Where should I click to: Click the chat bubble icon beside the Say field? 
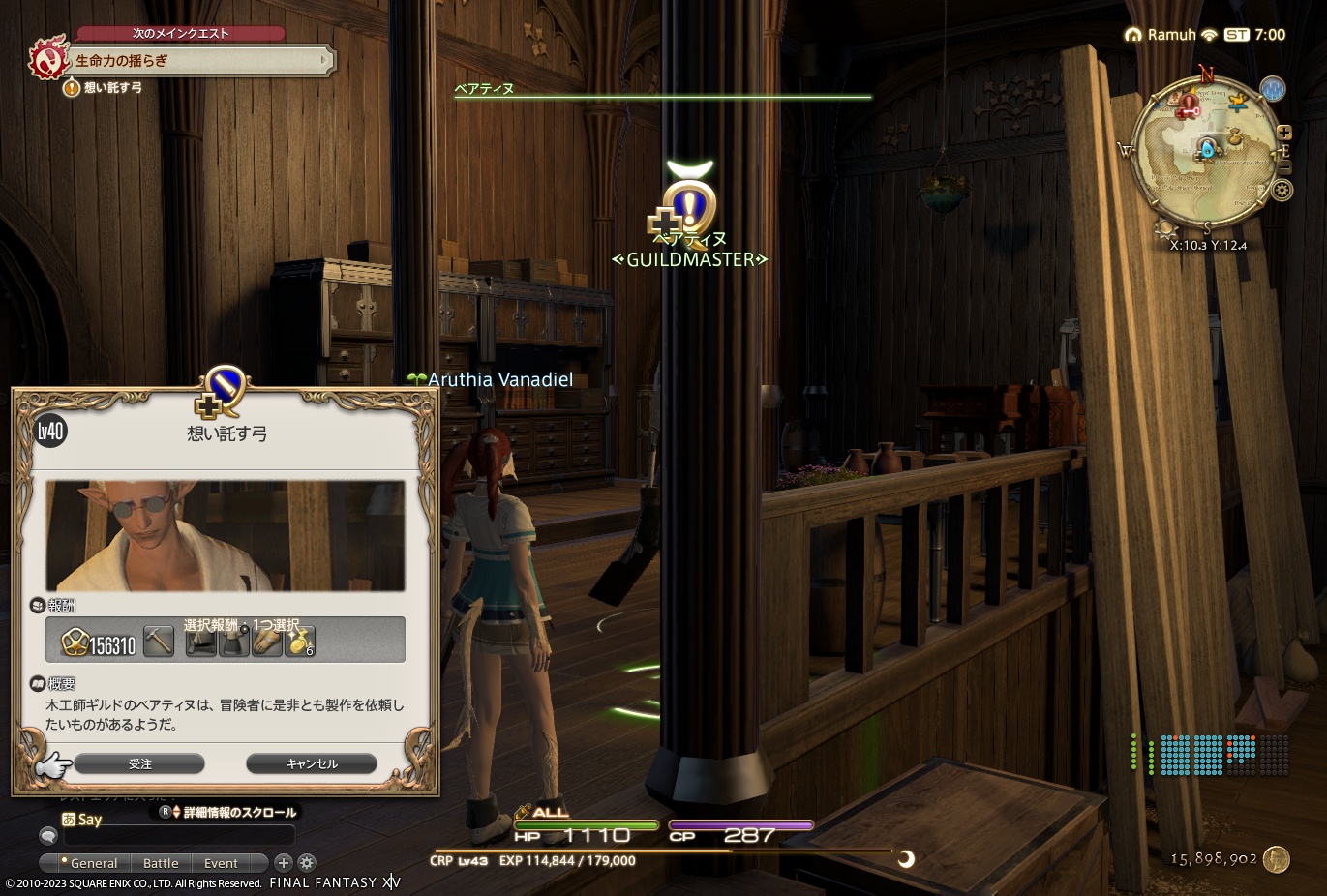point(48,834)
